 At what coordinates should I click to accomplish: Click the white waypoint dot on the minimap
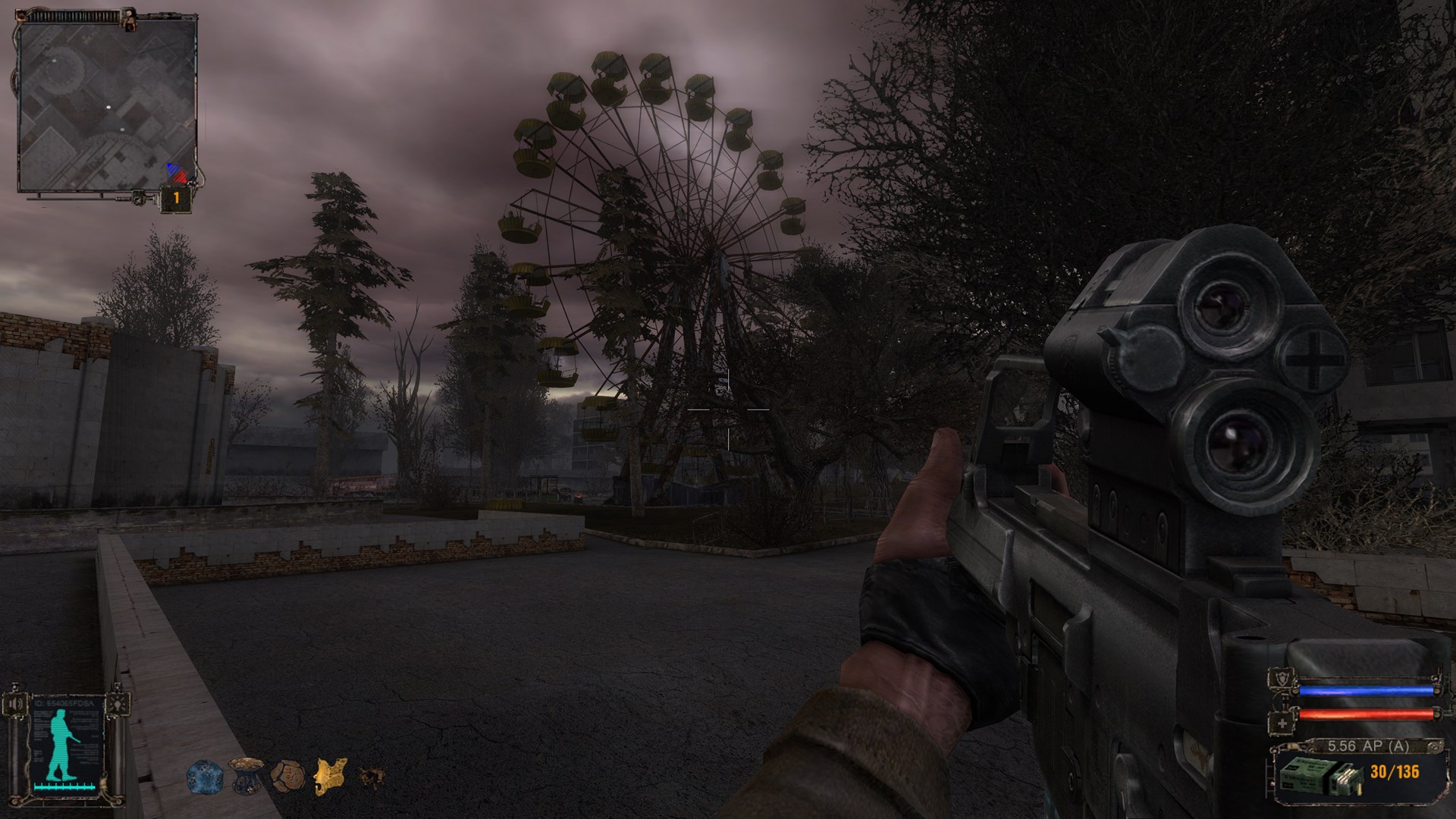108,106
